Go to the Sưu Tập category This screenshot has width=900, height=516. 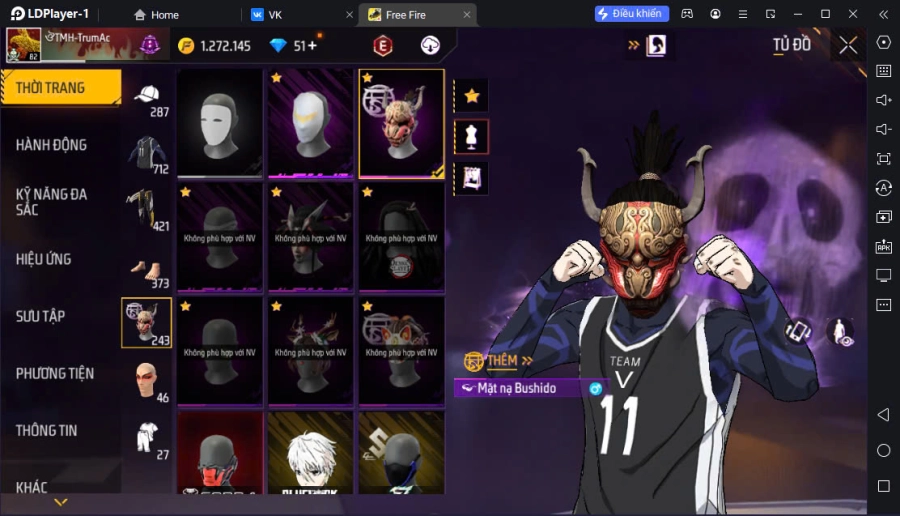tap(41, 316)
